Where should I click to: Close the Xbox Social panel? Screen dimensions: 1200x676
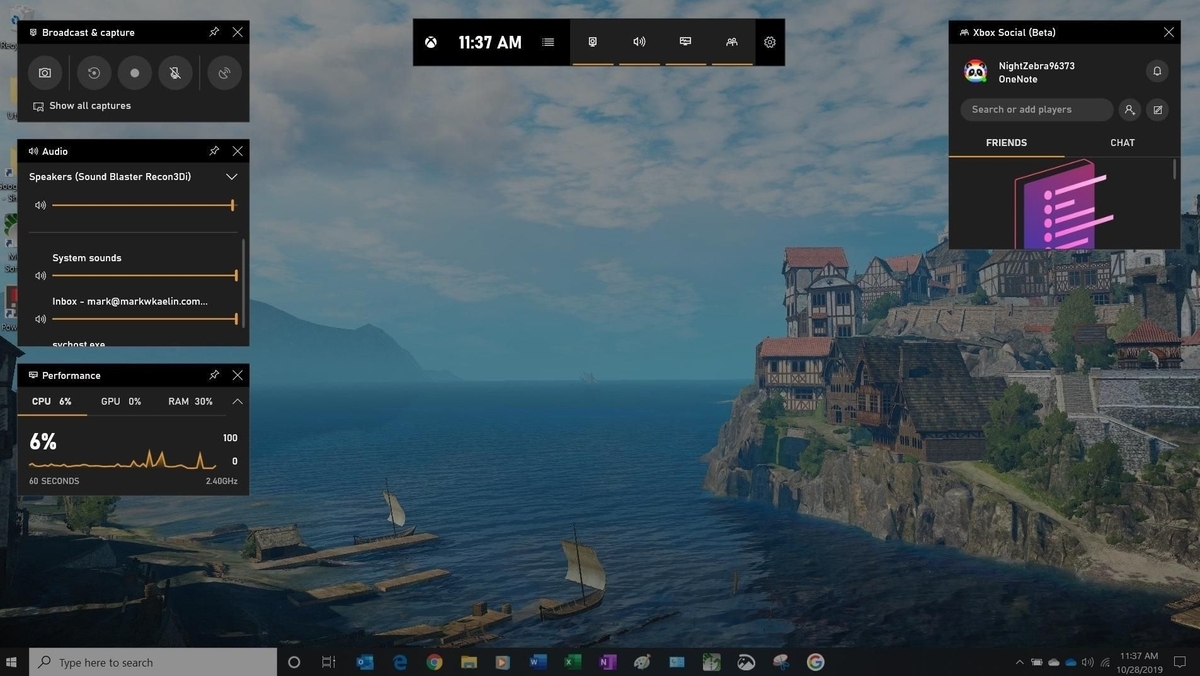click(1169, 32)
